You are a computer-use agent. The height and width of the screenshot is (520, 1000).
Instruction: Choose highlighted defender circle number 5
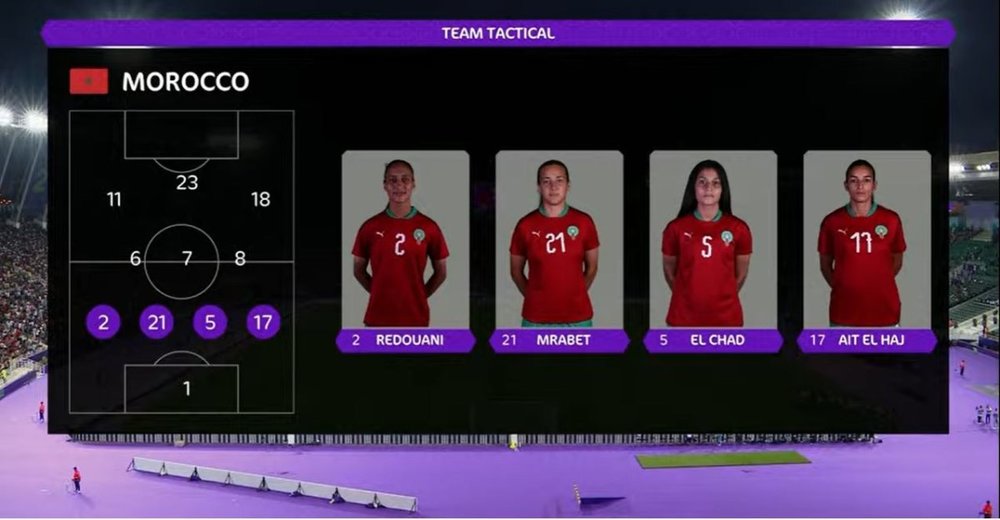coord(210,322)
